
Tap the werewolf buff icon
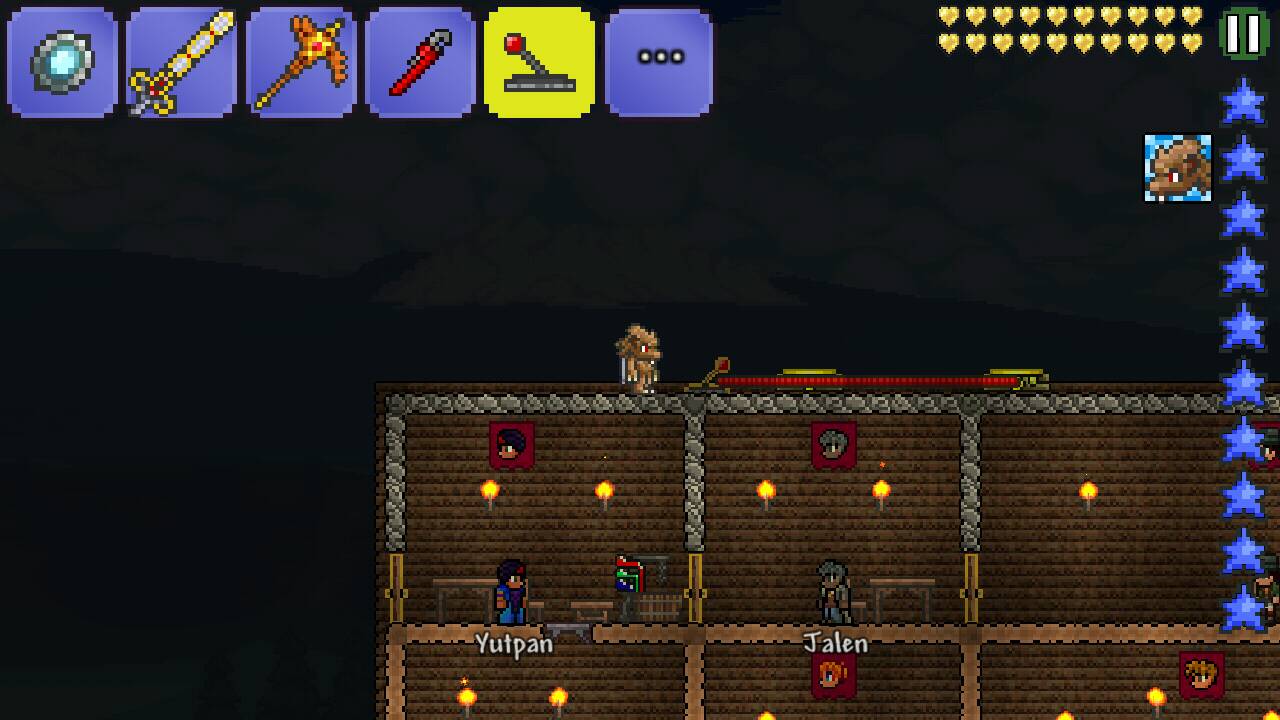[x=1177, y=168]
